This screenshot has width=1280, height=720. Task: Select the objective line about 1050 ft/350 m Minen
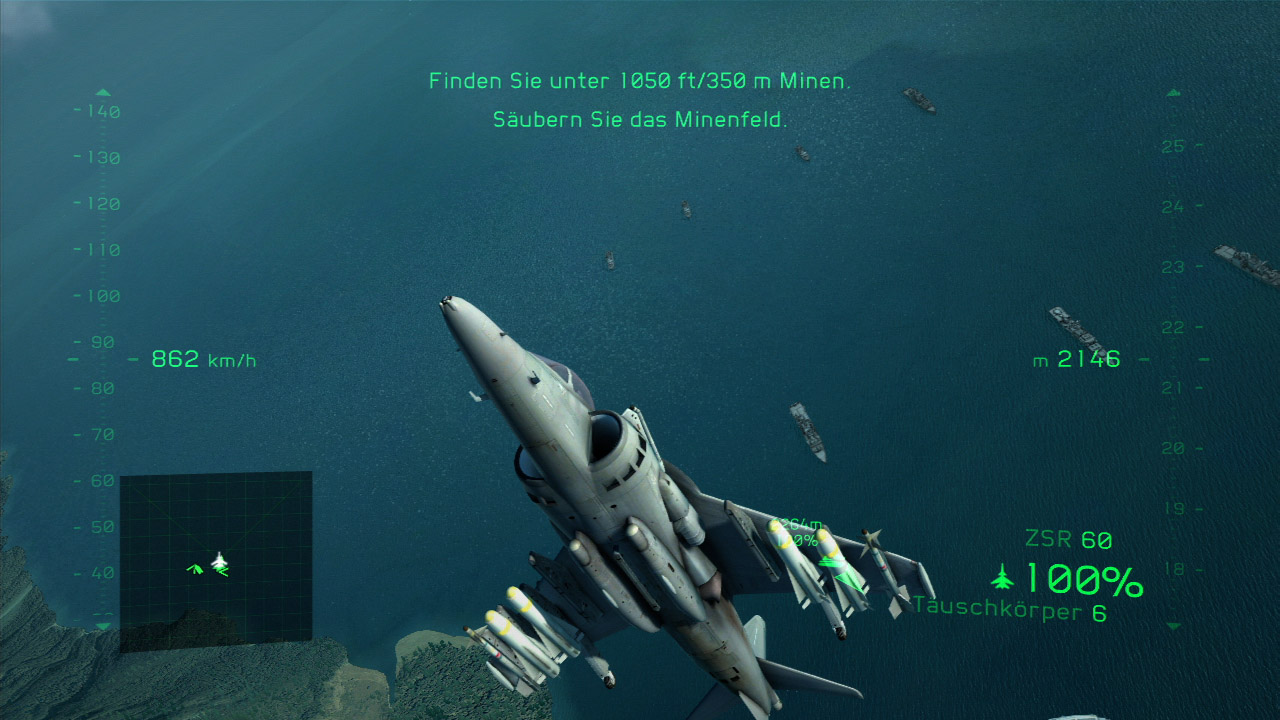(640, 80)
